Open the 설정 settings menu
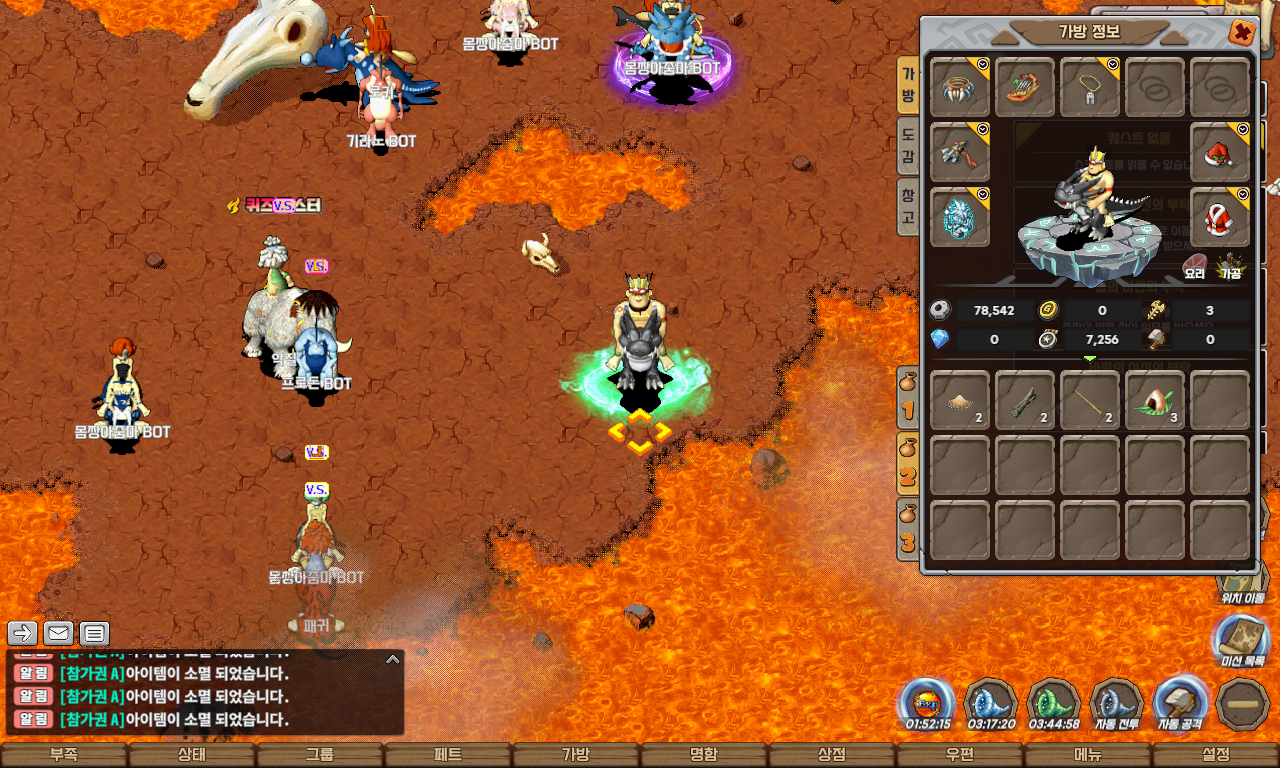The image size is (1280, 768). [x=1215, y=755]
